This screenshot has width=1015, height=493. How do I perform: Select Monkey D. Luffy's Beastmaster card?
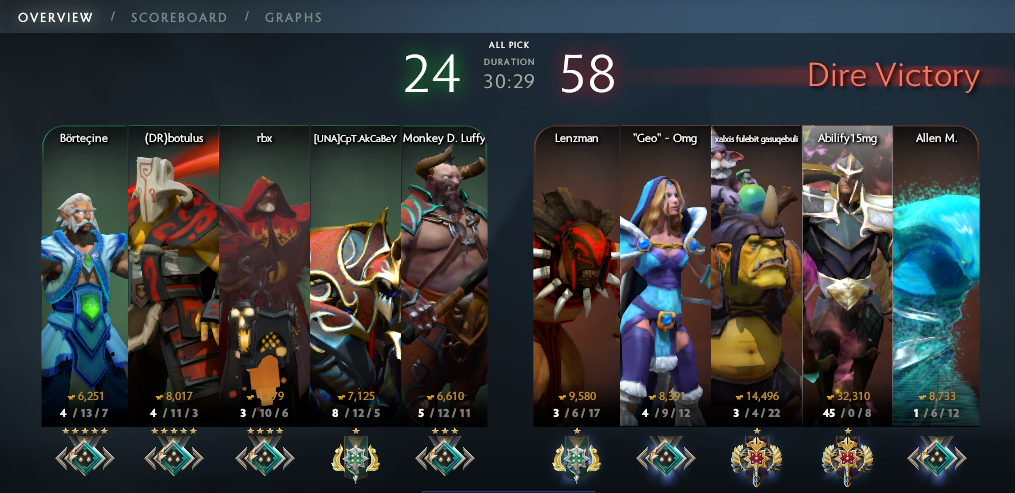tap(444, 270)
